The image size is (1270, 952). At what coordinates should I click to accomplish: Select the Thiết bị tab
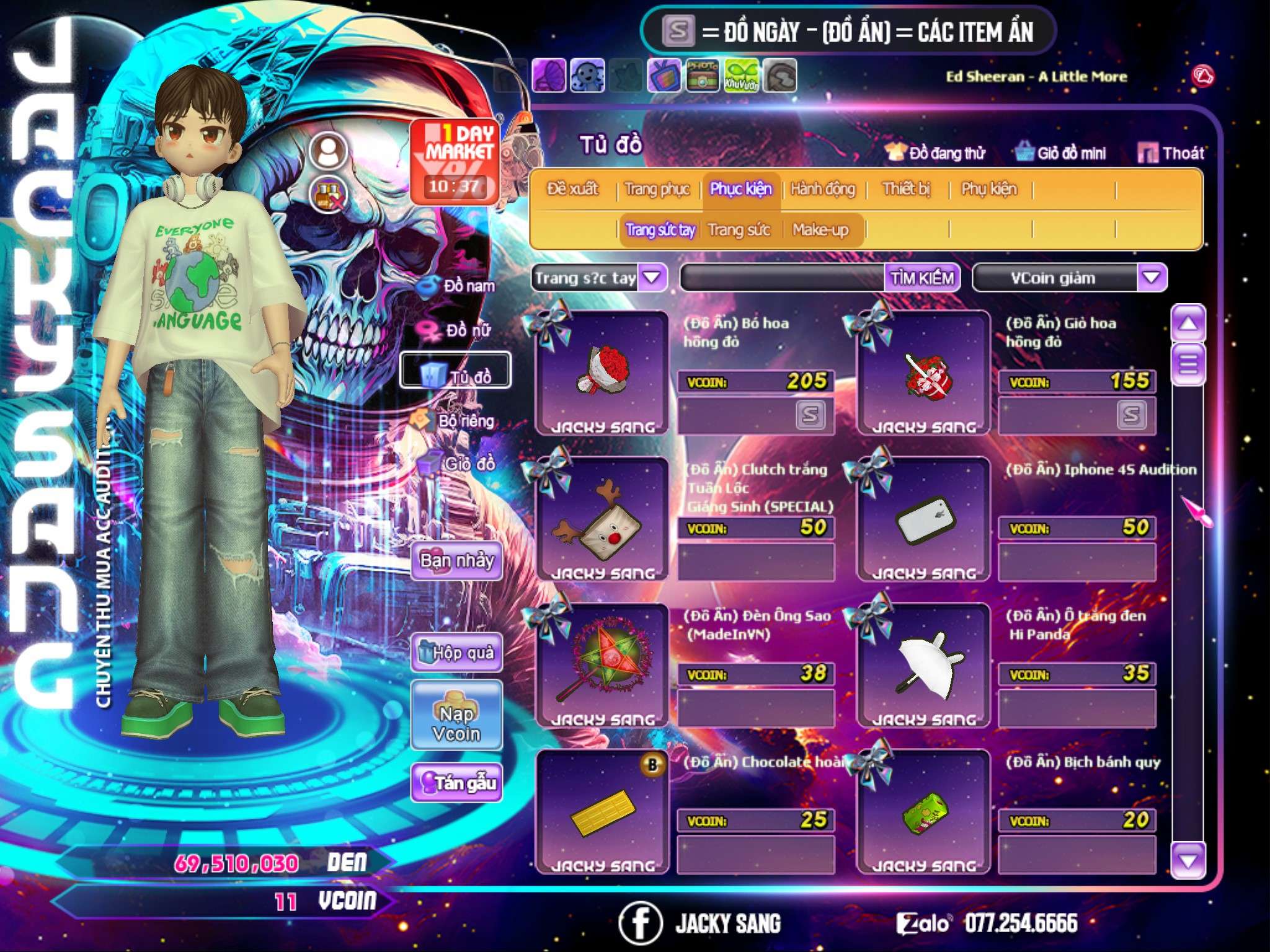tap(906, 189)
